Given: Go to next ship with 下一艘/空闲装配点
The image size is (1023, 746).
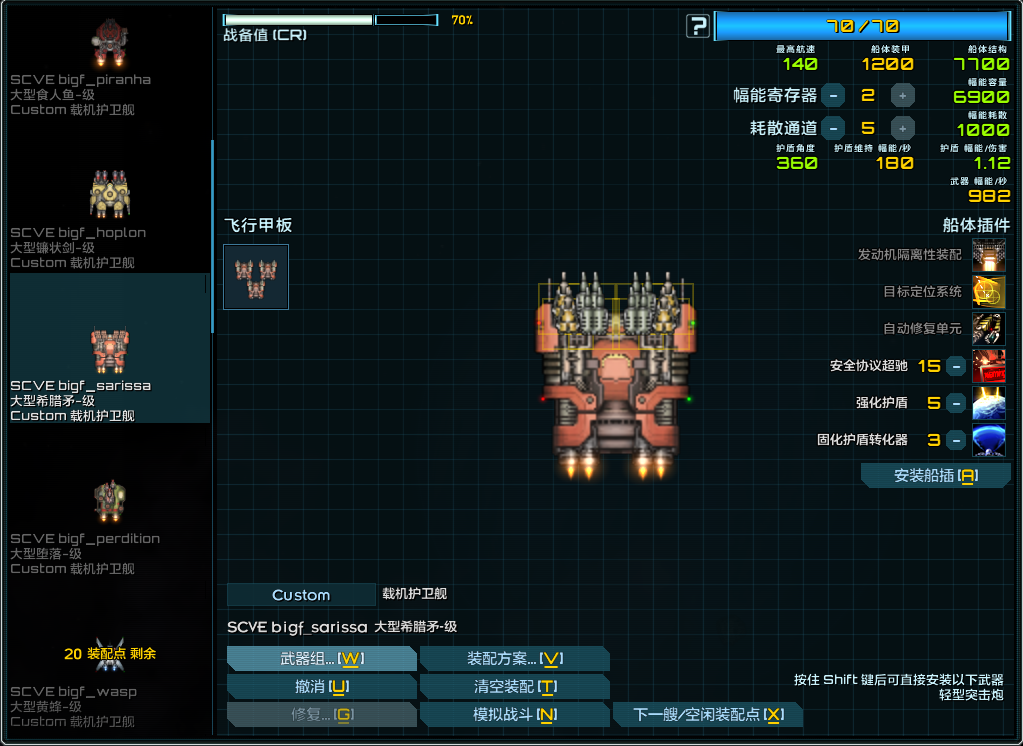Looking at the screenshot, I should (x=707, y=714).
